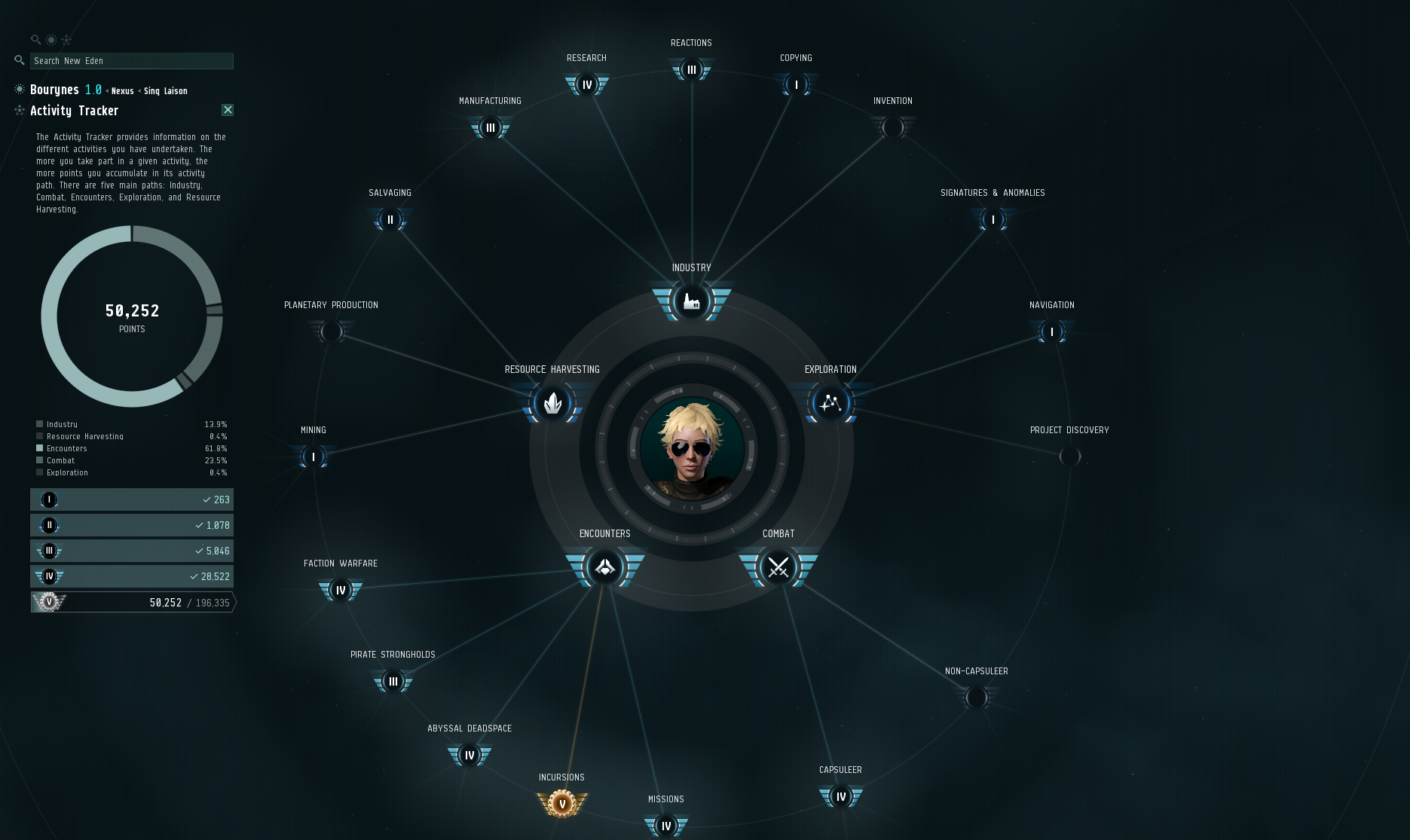Click the gold Incursions tier V badge
This screenshot has width=1410, height=840.
[561, 803]
